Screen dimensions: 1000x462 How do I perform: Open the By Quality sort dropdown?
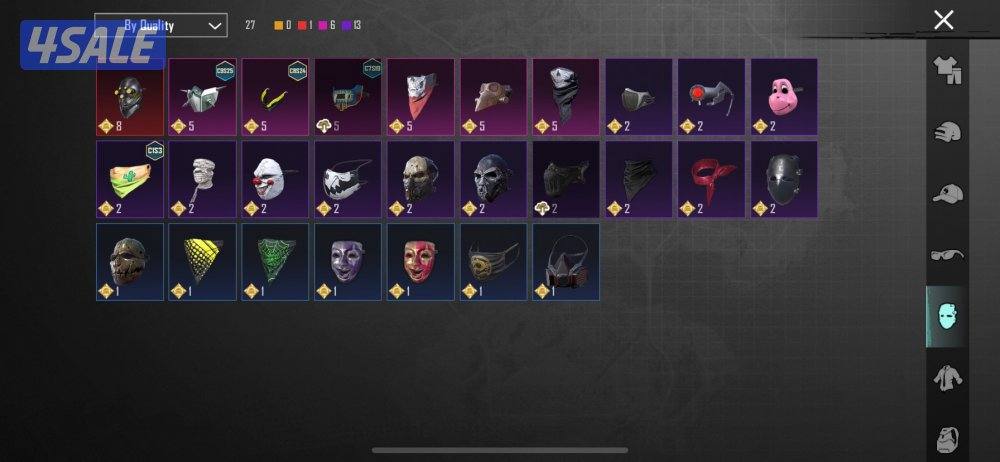[x=160, y=25]
